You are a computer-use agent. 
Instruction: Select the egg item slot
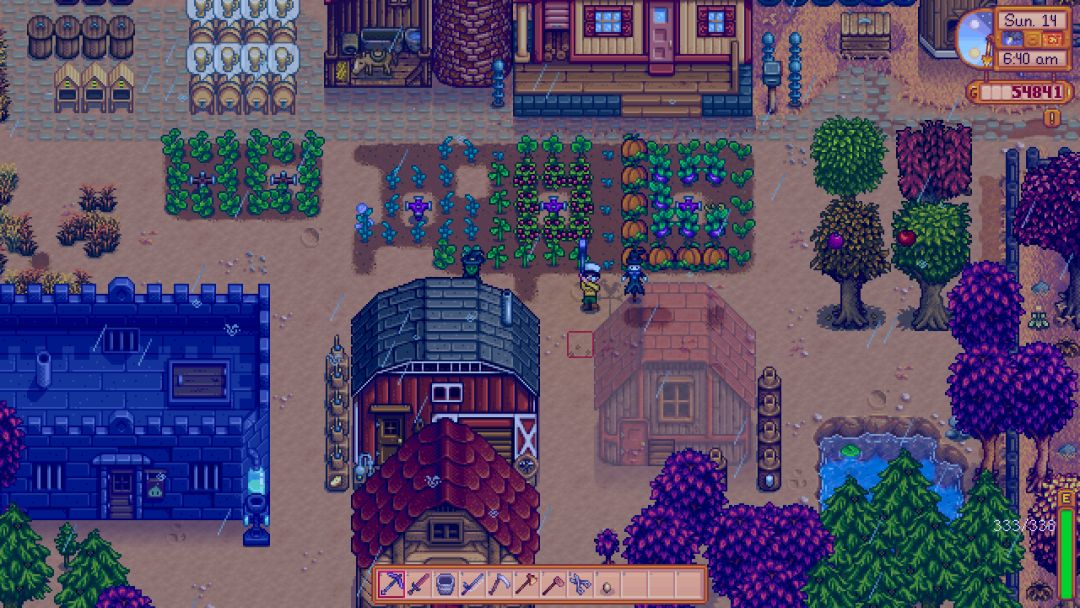(607, 584)
